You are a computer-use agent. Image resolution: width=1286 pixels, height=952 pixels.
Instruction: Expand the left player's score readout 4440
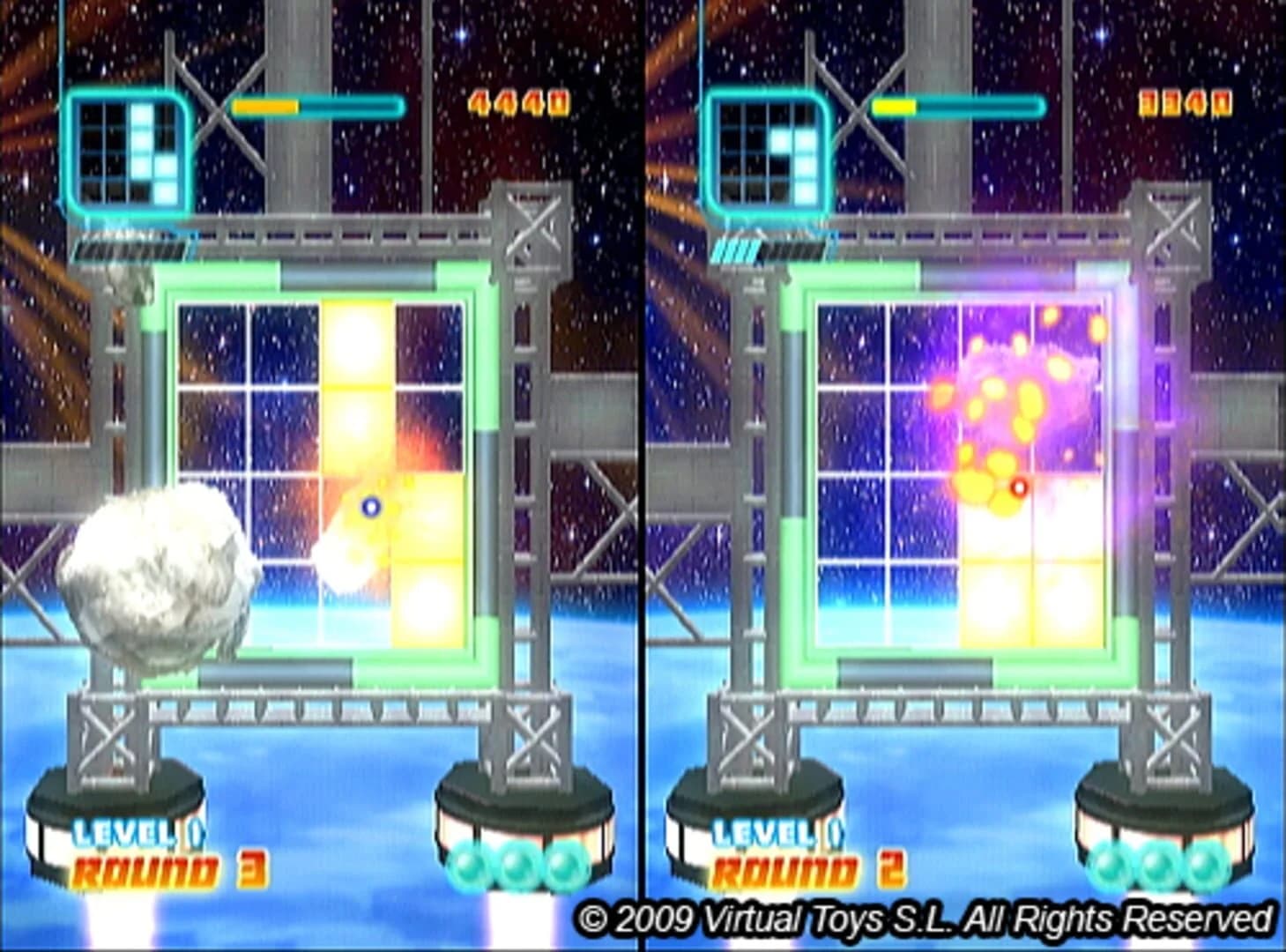click(518, 101)
